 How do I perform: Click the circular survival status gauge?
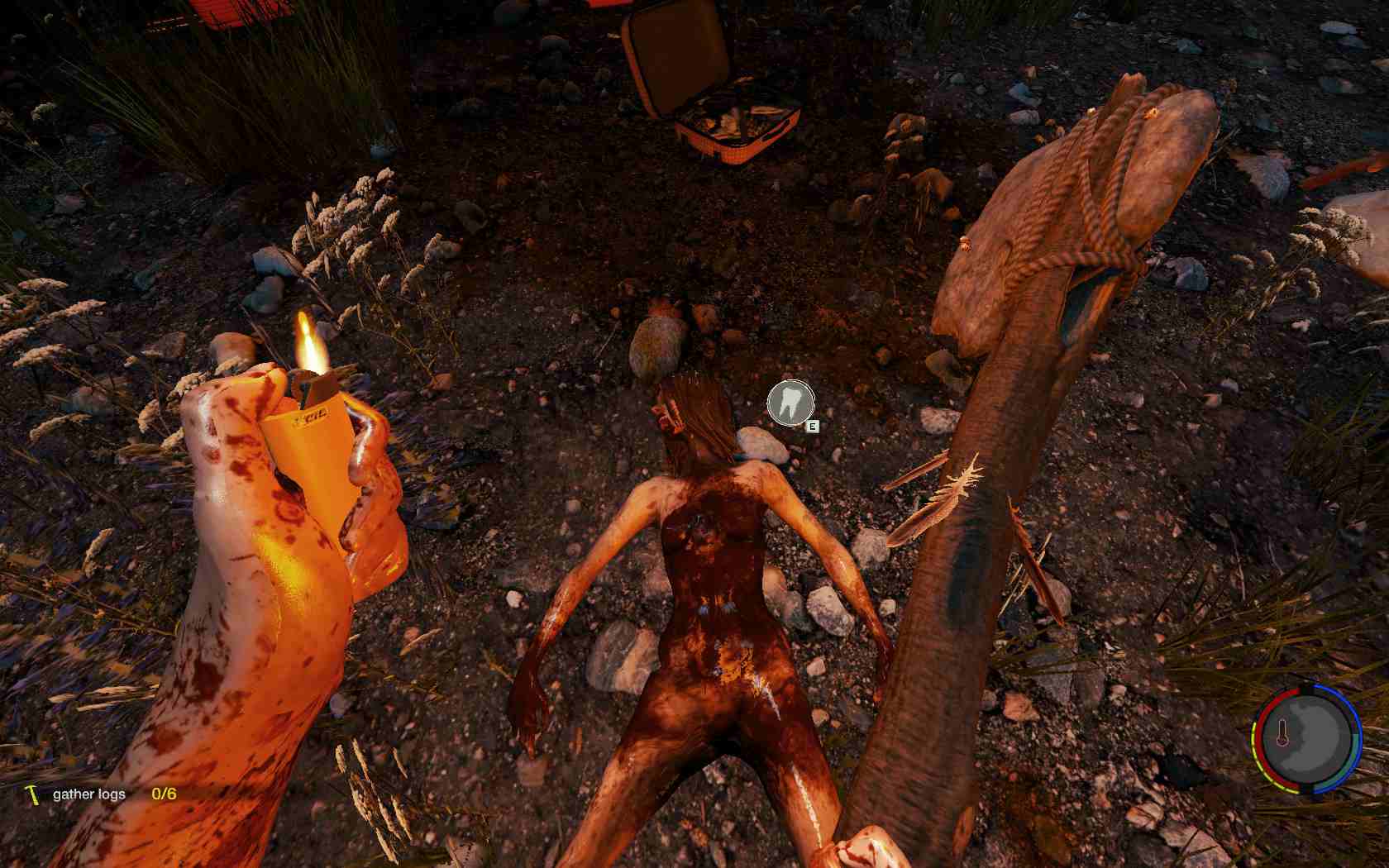(1305, 735)
